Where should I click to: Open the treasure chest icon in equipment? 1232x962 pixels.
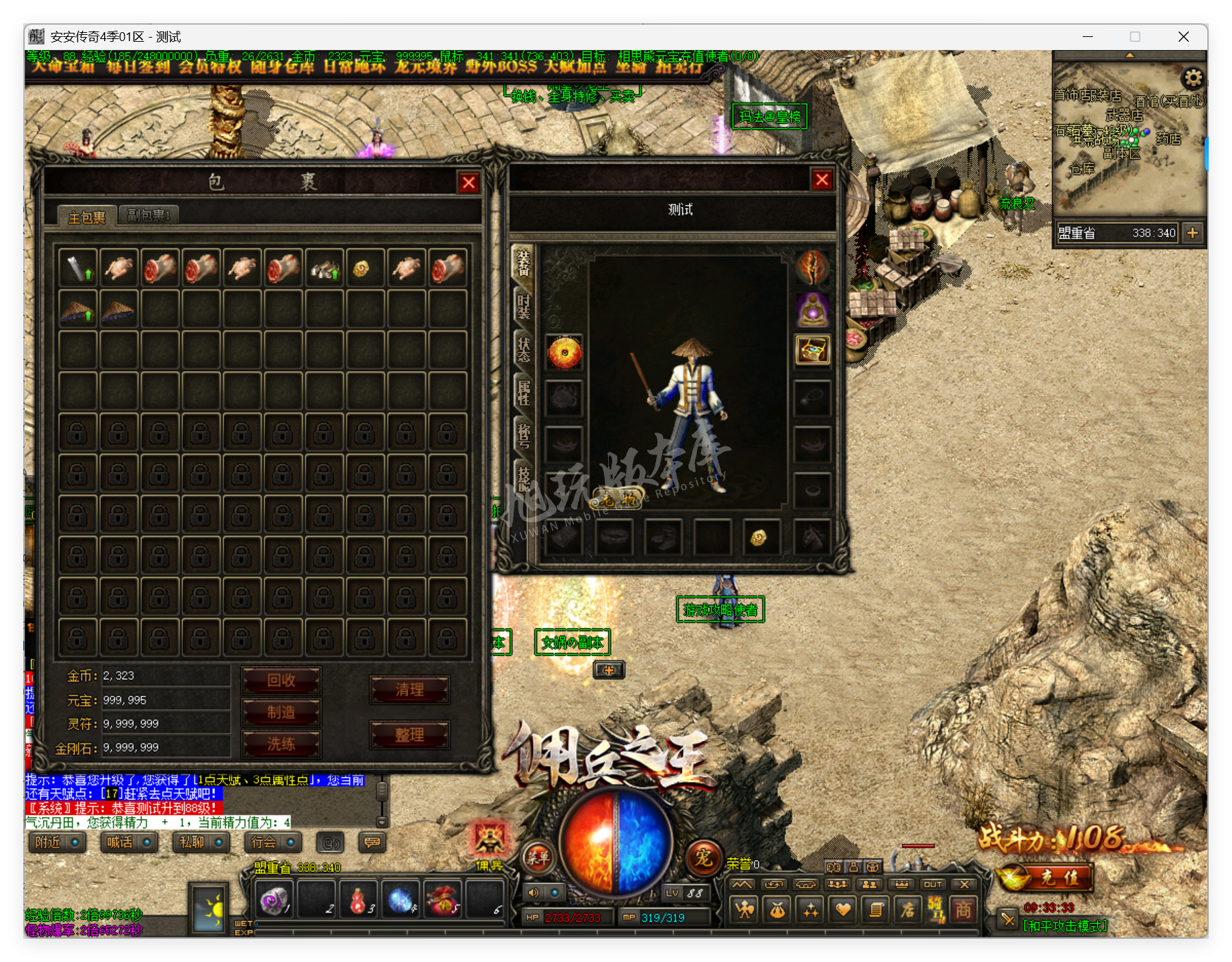813,351
